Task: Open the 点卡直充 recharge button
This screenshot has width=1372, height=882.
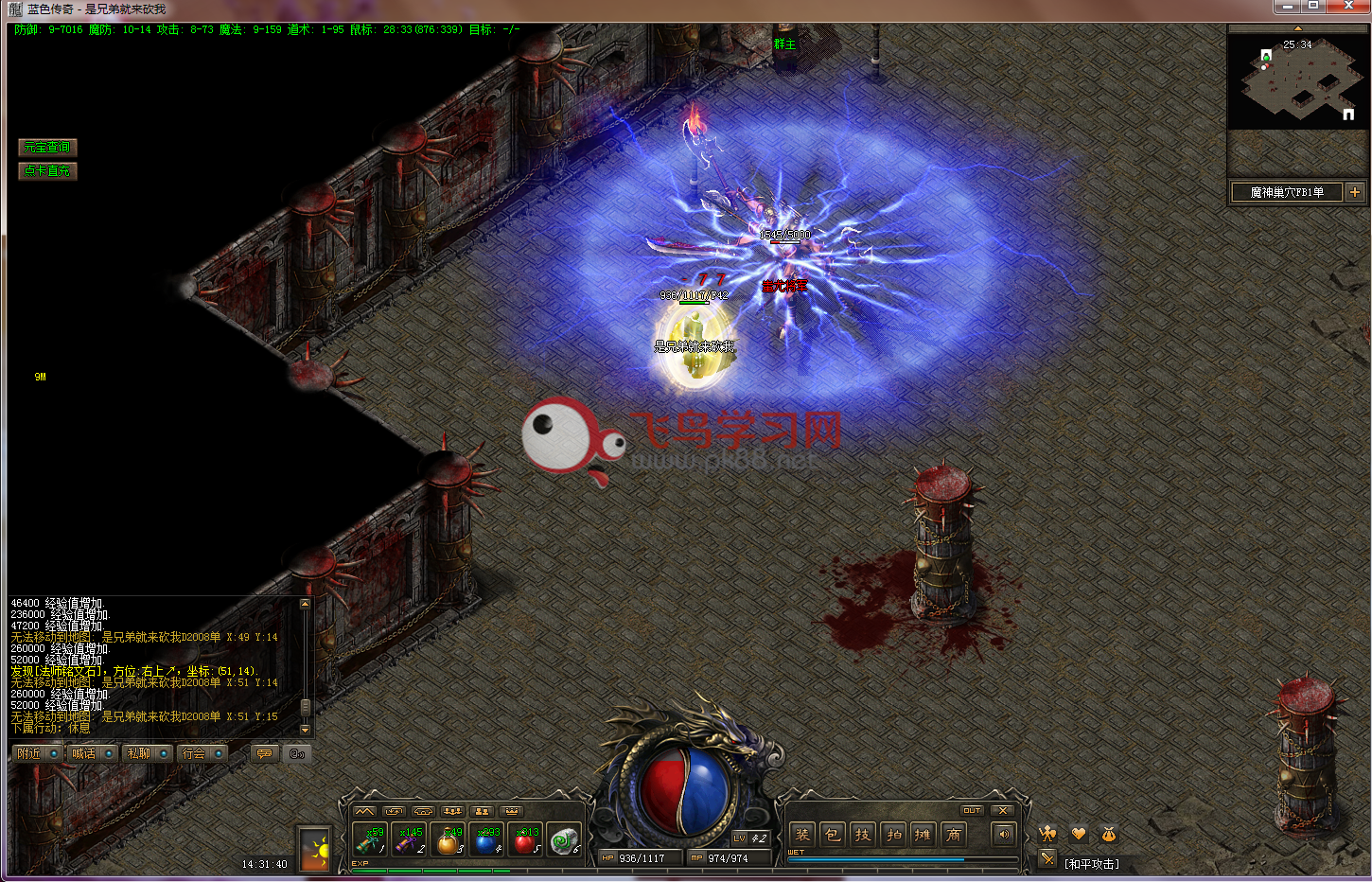Action: 47,171
